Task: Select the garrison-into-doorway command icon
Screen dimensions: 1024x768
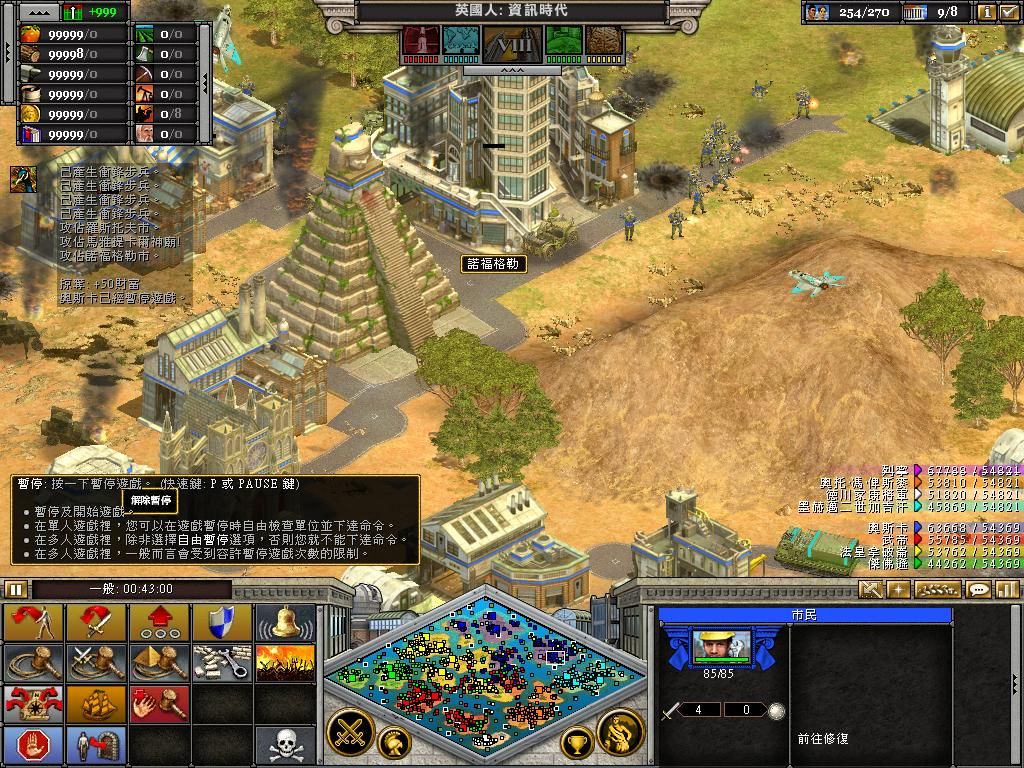Action: click(x=96, y=745)
